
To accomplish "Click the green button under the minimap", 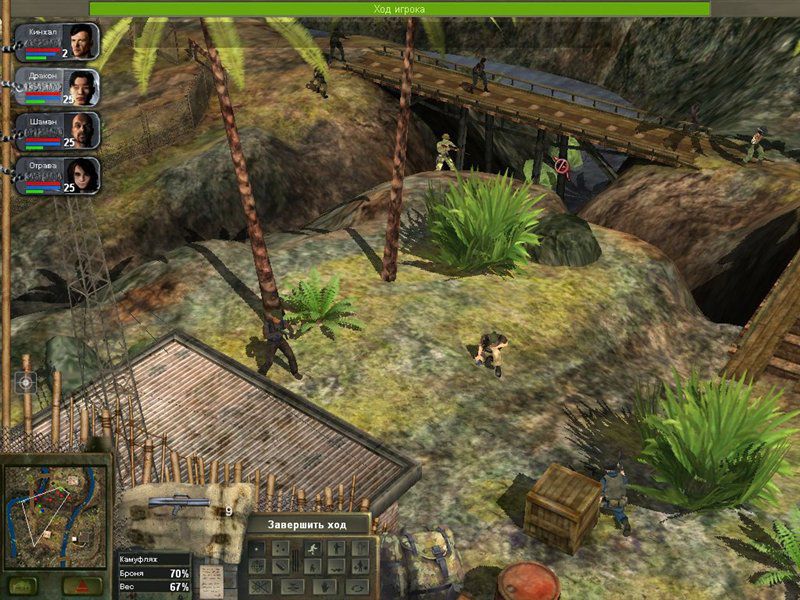I will [22, 585].
